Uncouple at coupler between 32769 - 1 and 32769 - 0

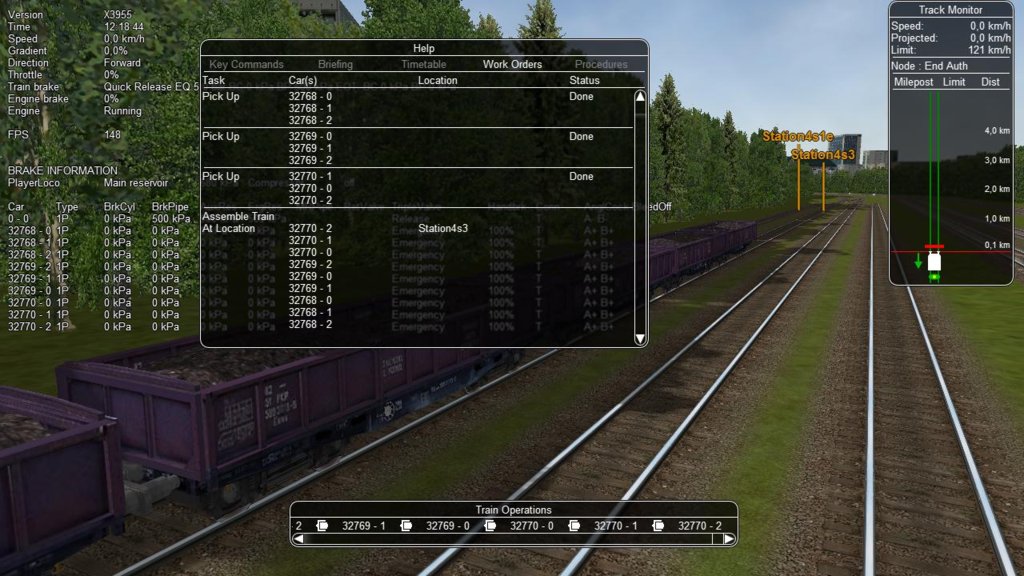406,525
